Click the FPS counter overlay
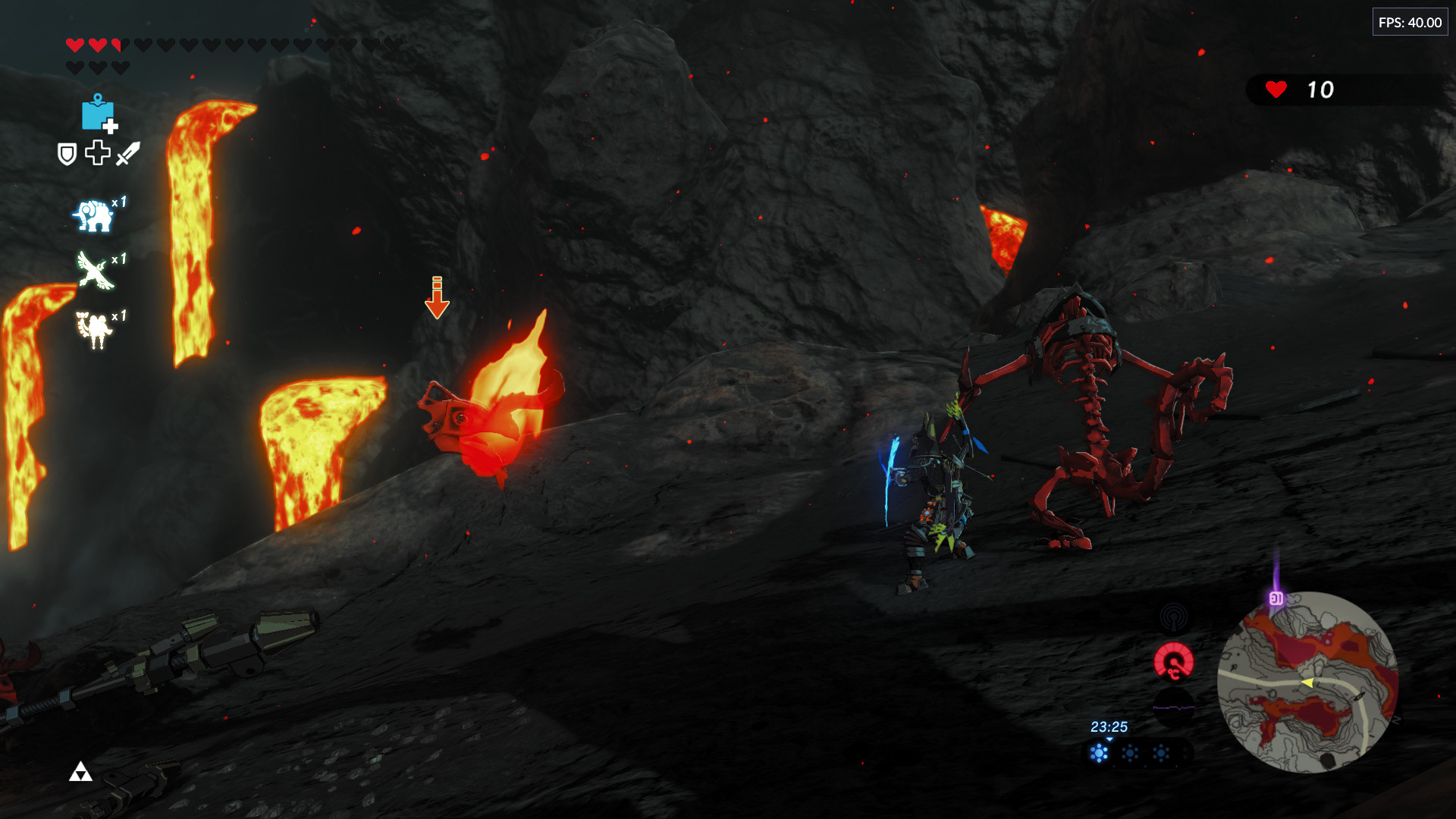 point(1410,23)
